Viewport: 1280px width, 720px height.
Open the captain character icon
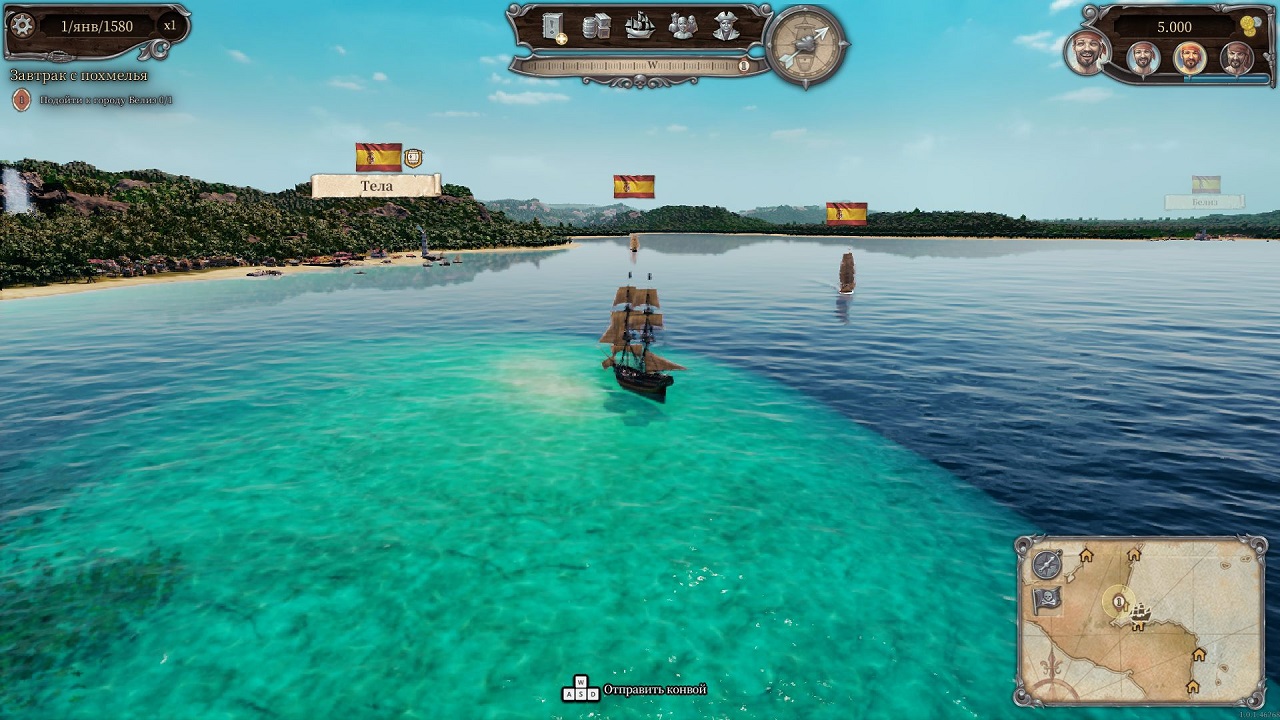[725, 27]
